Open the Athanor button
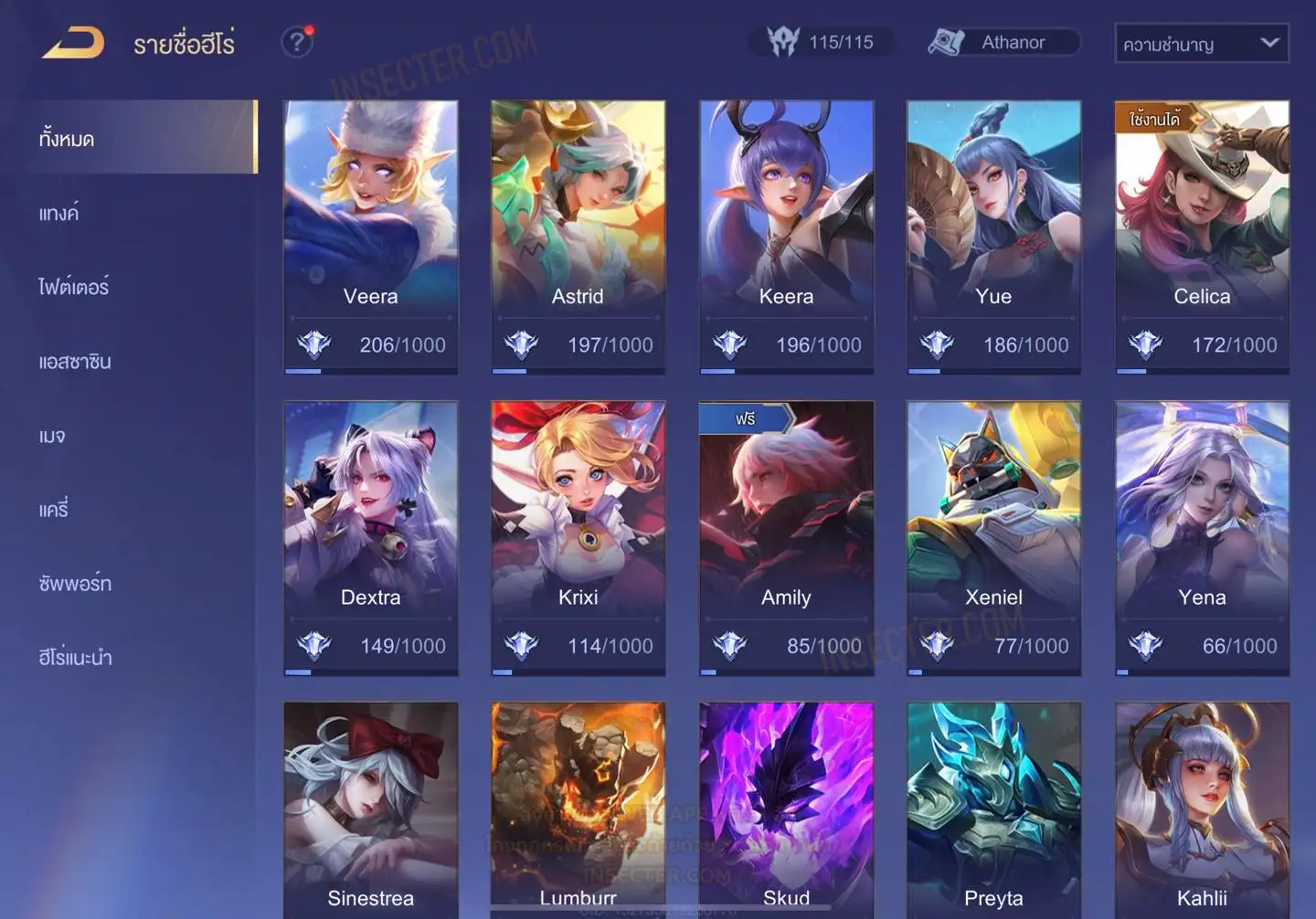 [1003, 42]
